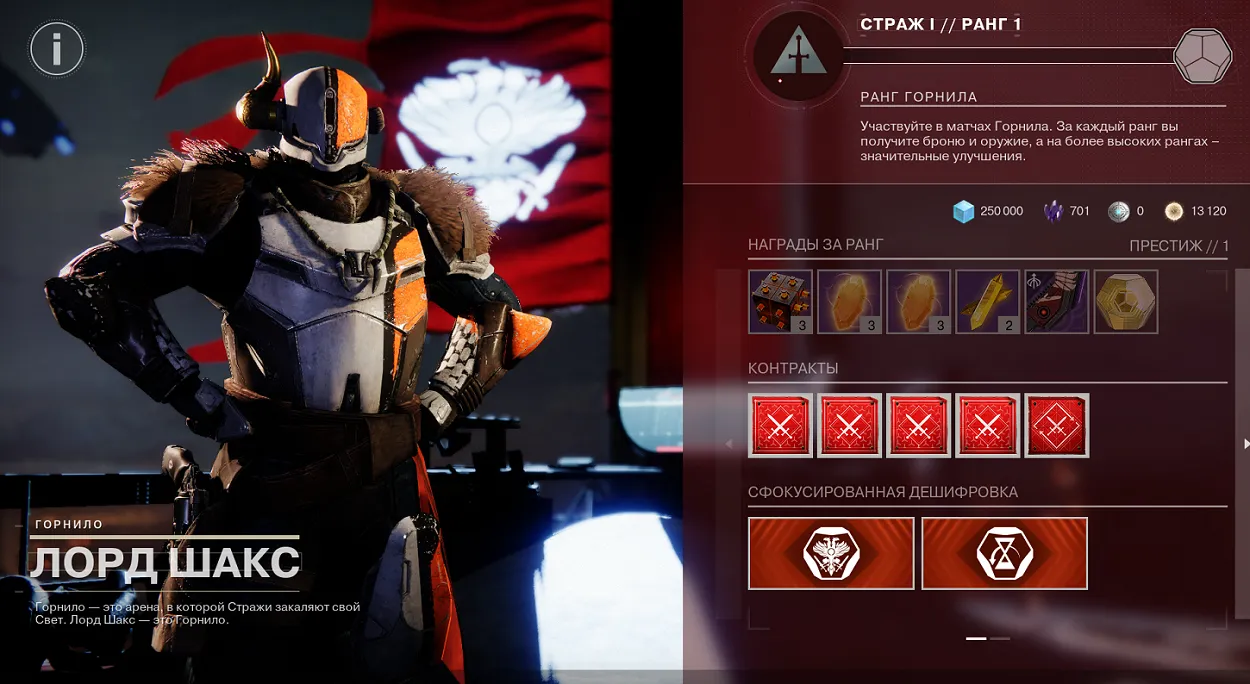Viewport: 1250px width, 684px height.
Task: Select the upgrade module cube reward
Action: pos(780,301)
